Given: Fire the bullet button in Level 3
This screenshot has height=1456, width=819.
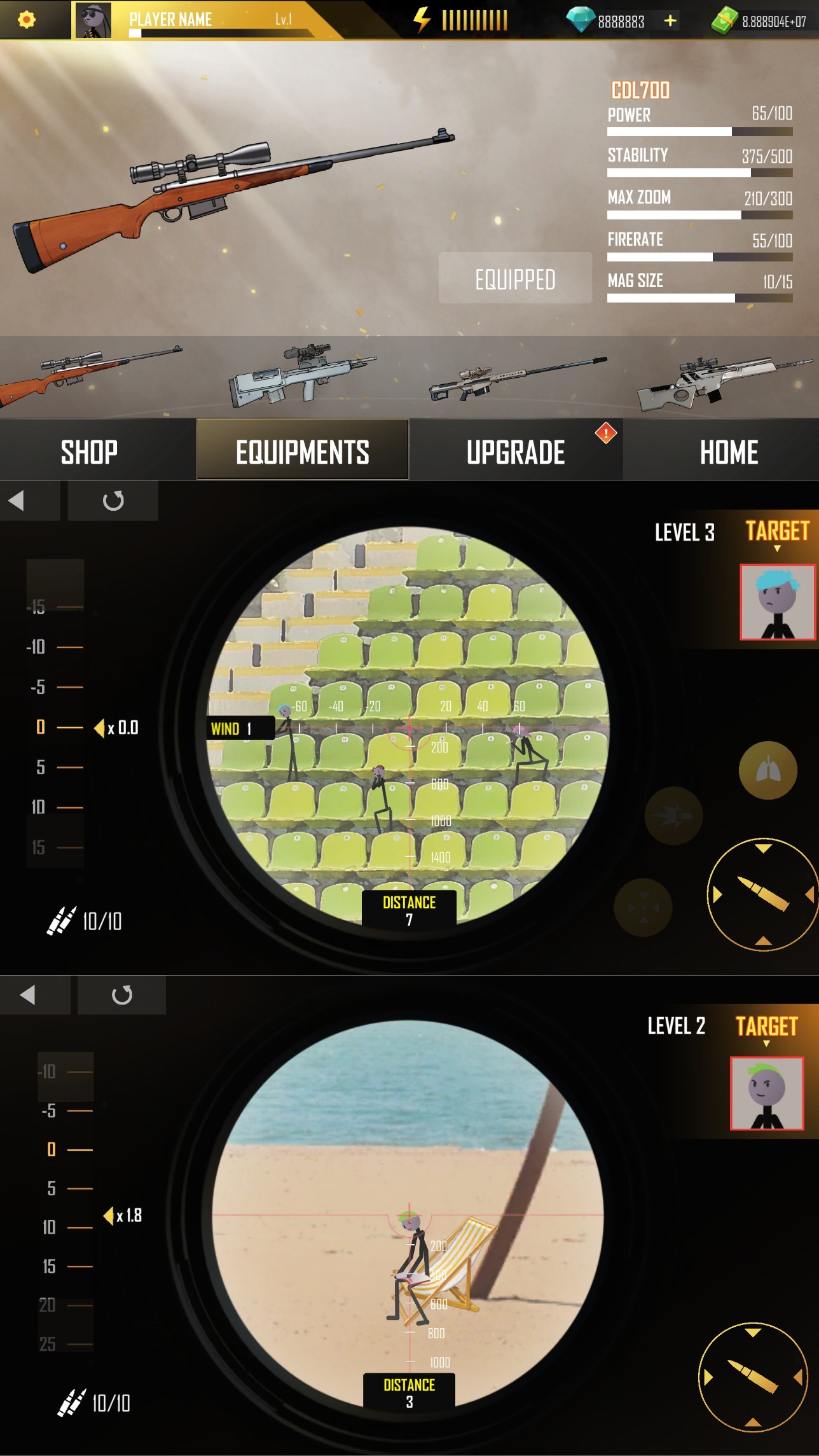Looking at the screenshot, I should [762, 894].
